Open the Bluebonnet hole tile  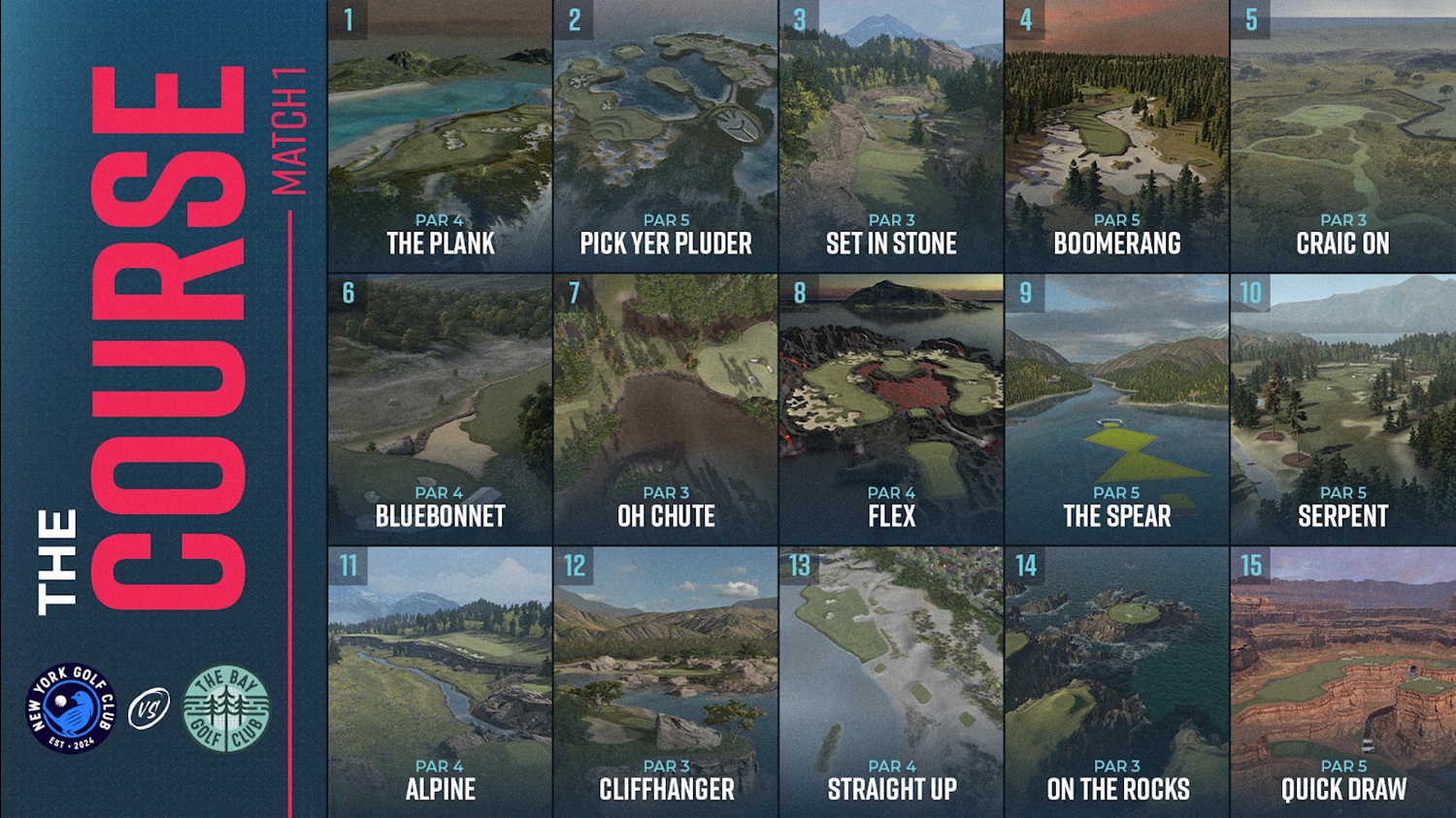440,409
